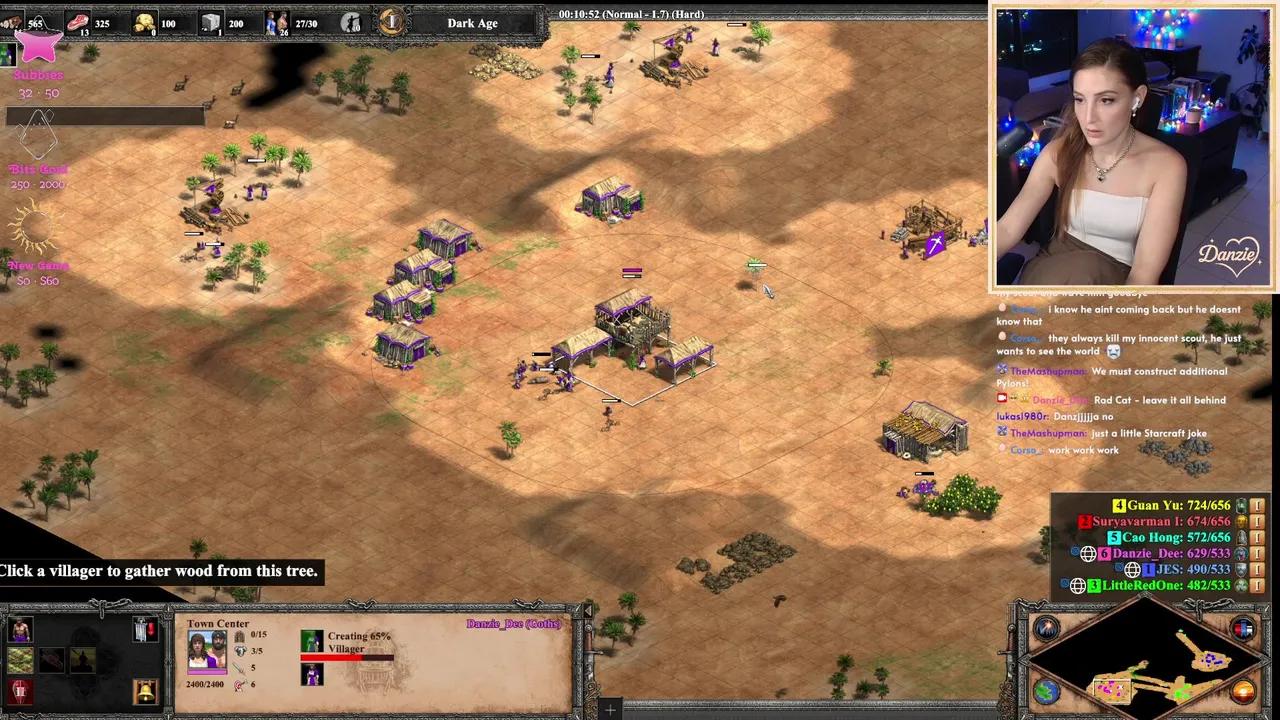The image size is (1280, 720).
Task: Collapse the panel with the arrow button
Action: tap(588, 610)
